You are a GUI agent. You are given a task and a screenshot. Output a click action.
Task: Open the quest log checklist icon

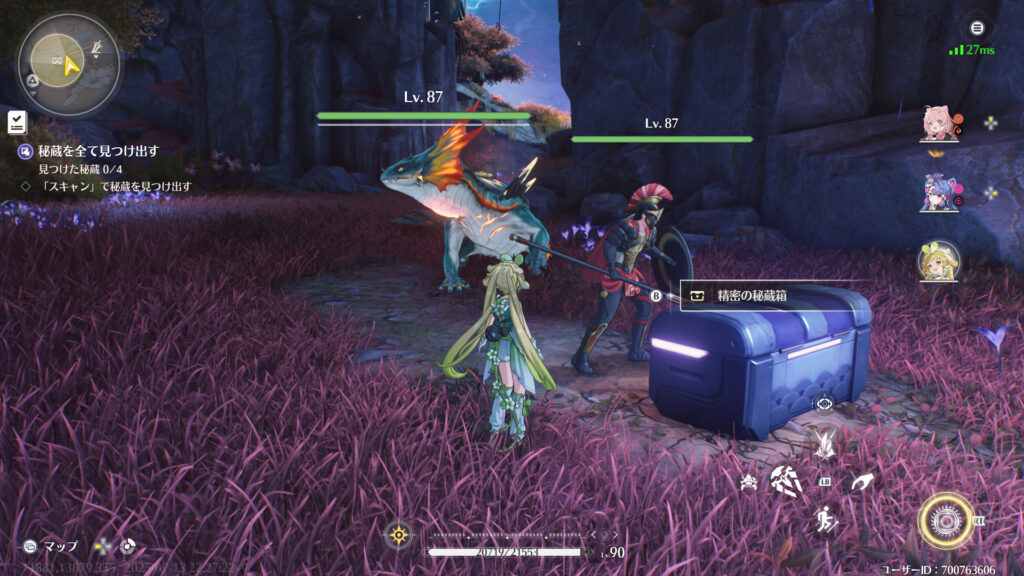click(x=16, y=123)
